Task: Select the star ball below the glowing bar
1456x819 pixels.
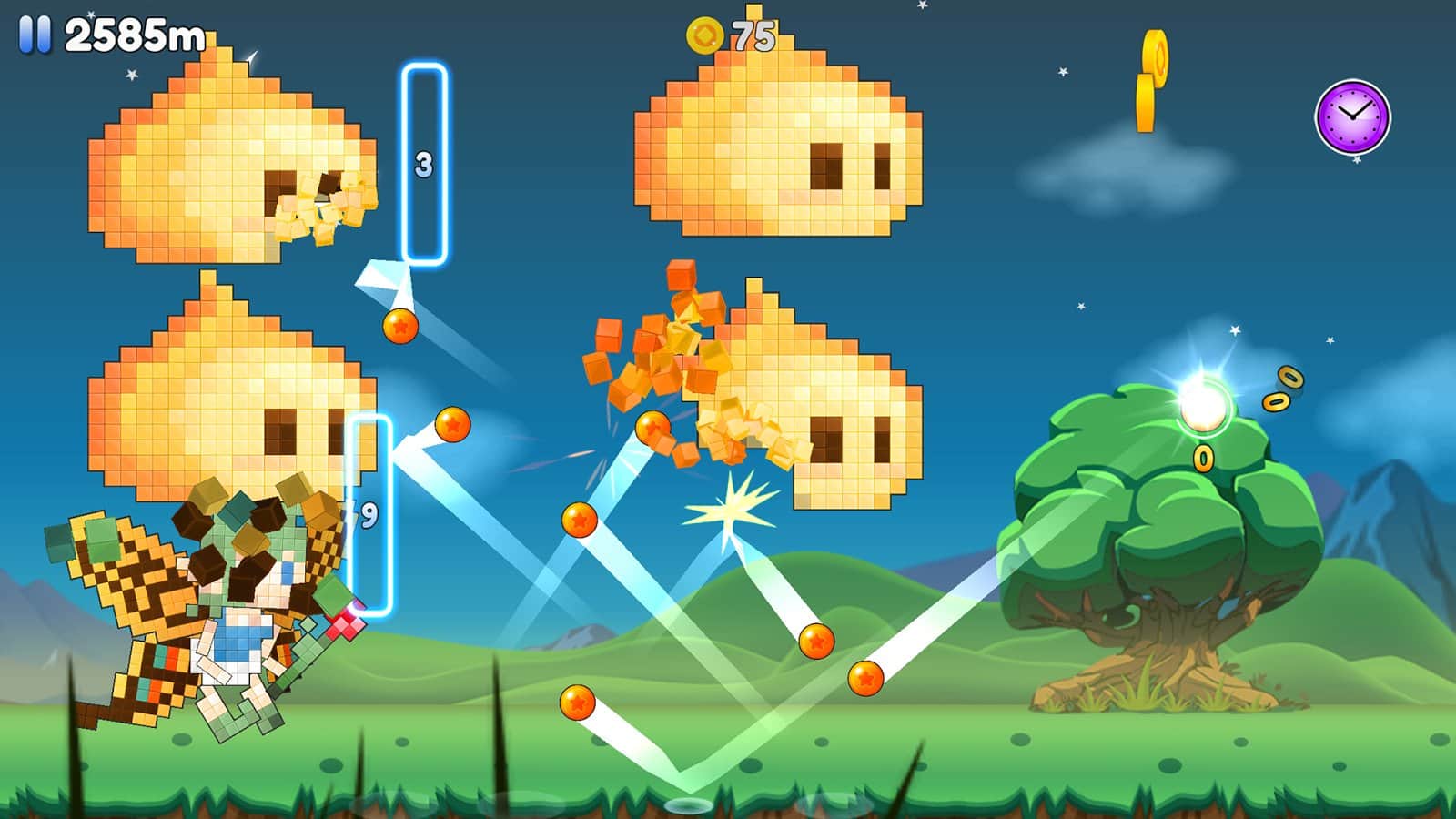Action: [399, 328]
